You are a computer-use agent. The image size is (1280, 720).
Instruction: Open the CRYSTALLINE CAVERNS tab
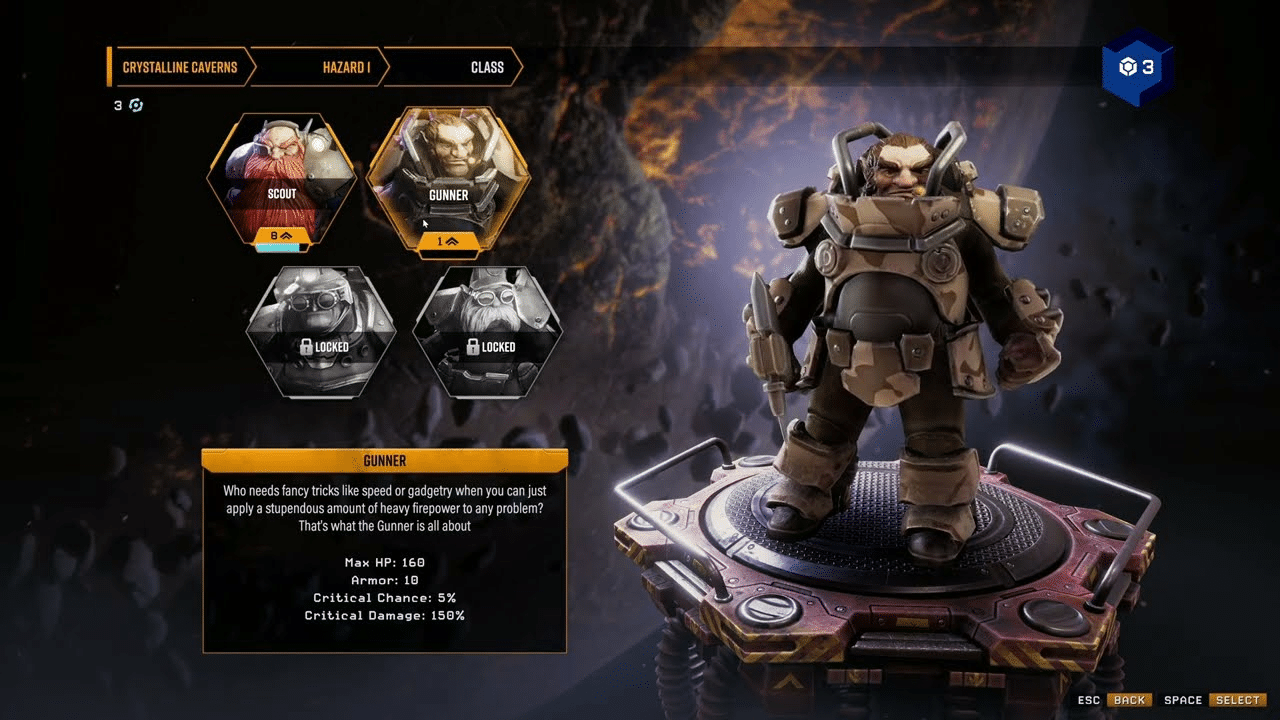180,67
